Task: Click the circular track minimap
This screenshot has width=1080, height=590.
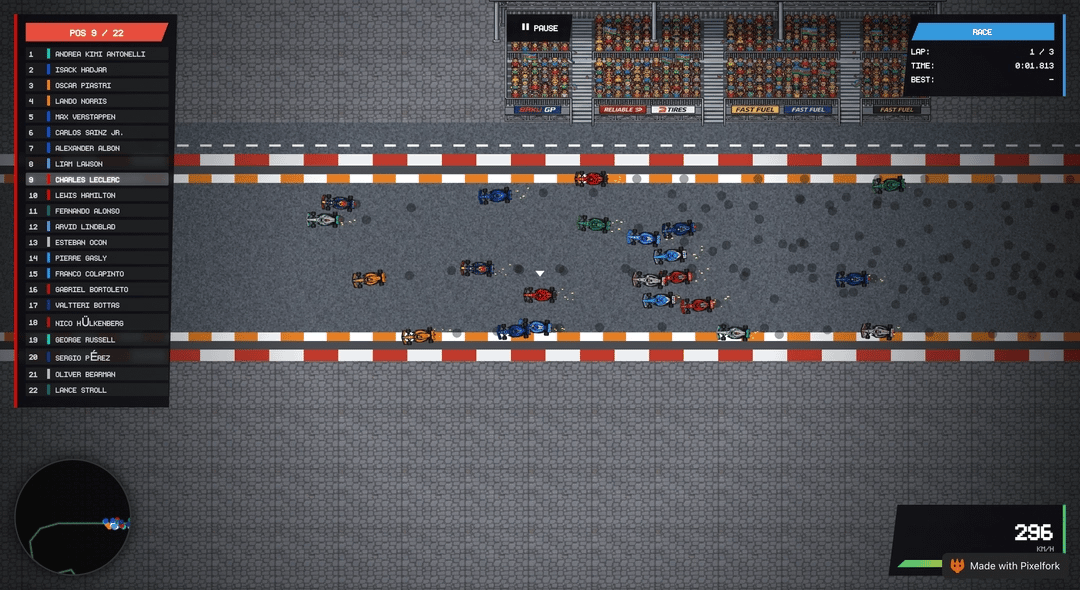Action: coord(72,518)
